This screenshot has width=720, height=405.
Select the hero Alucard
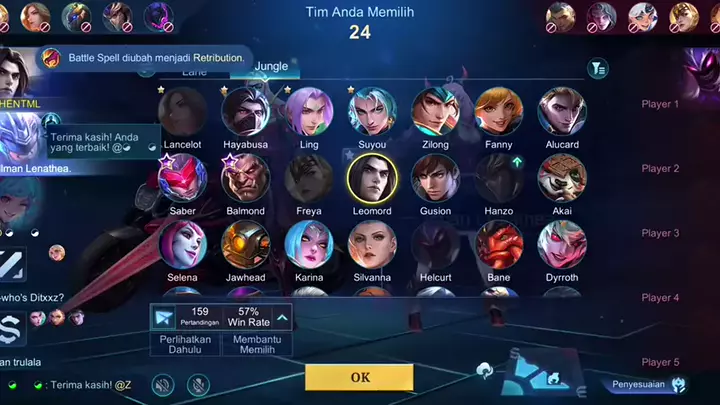(562, 112)
